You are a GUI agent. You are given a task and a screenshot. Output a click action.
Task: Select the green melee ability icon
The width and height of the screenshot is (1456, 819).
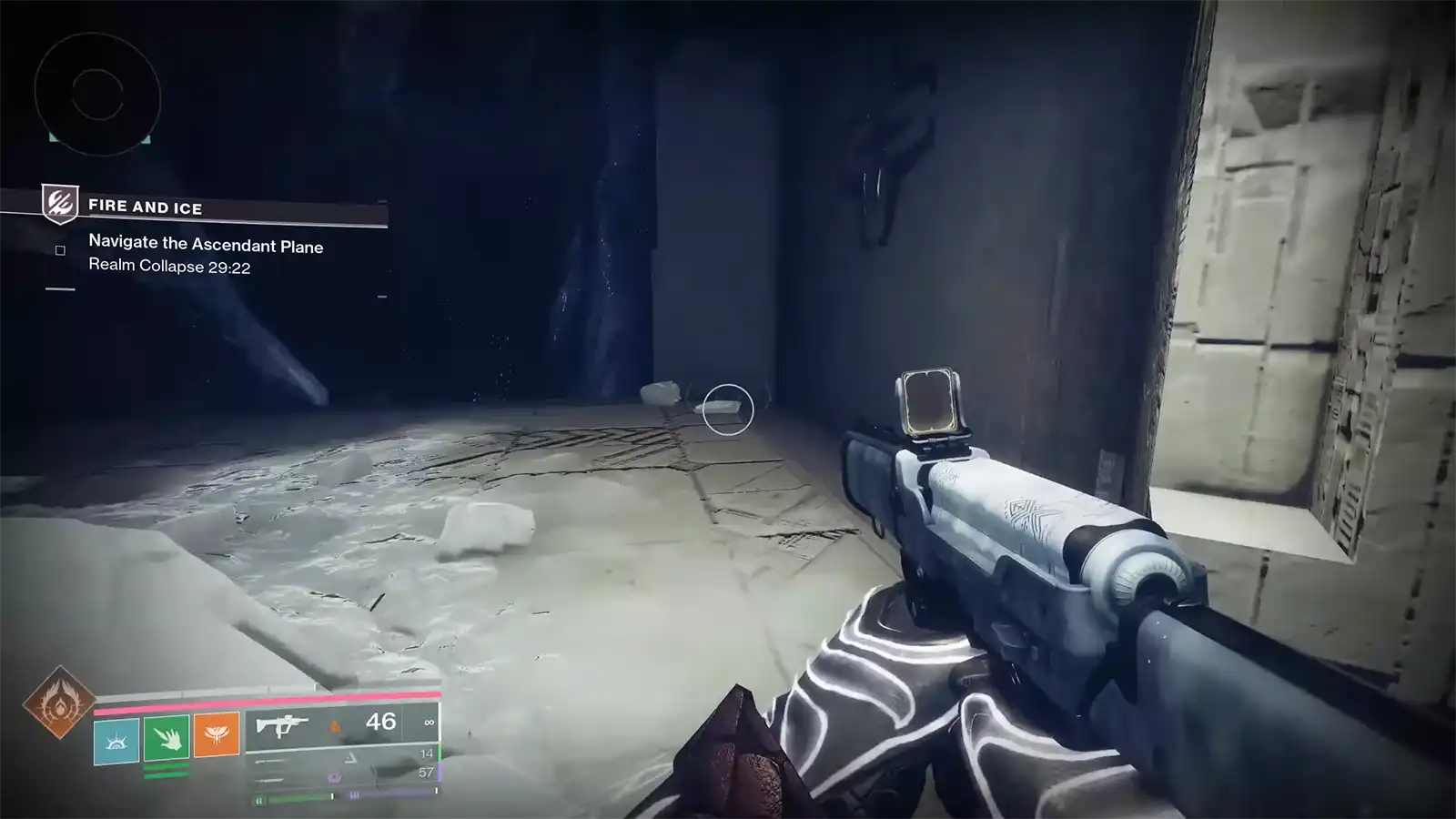point(166,738)
